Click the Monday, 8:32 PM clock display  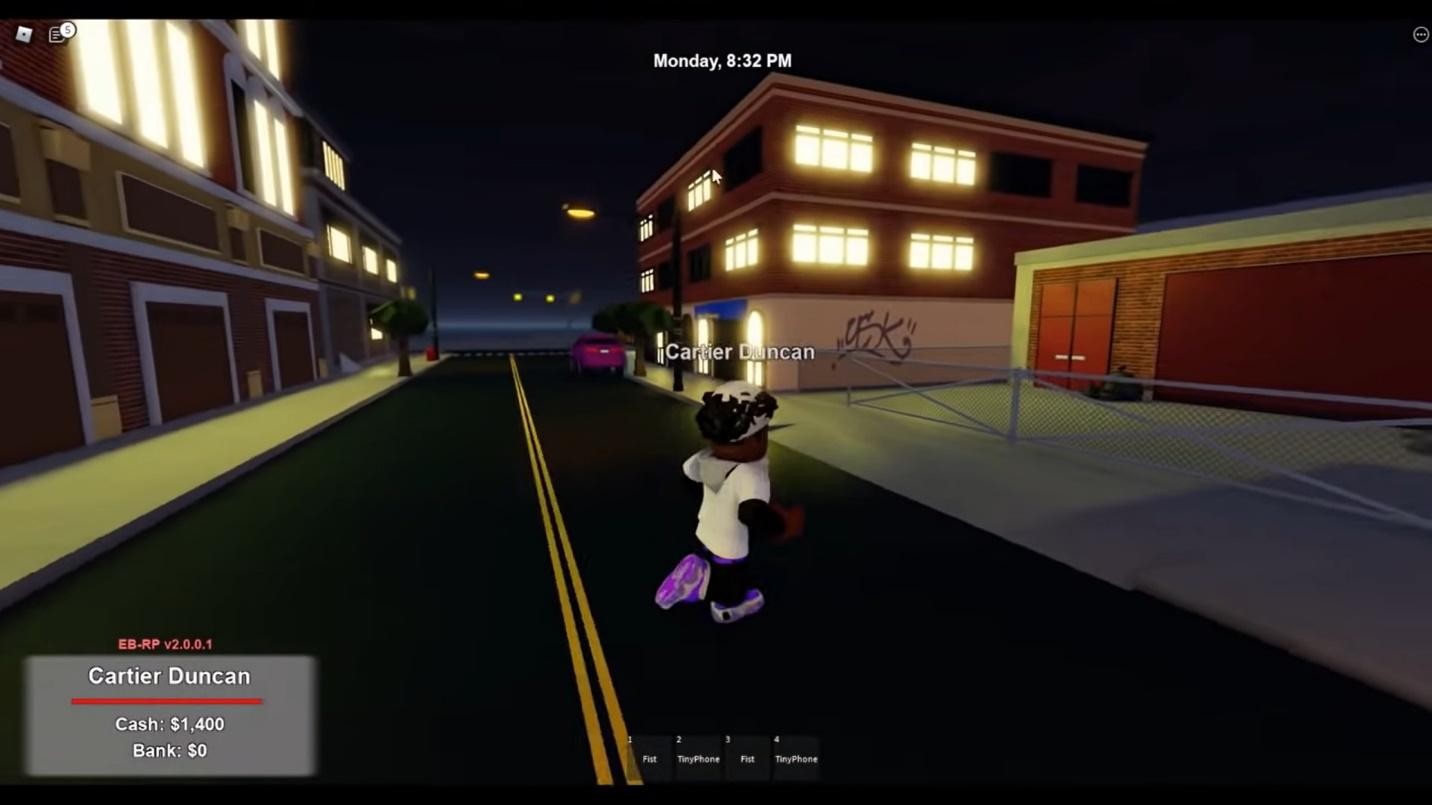tap(722, 60)
